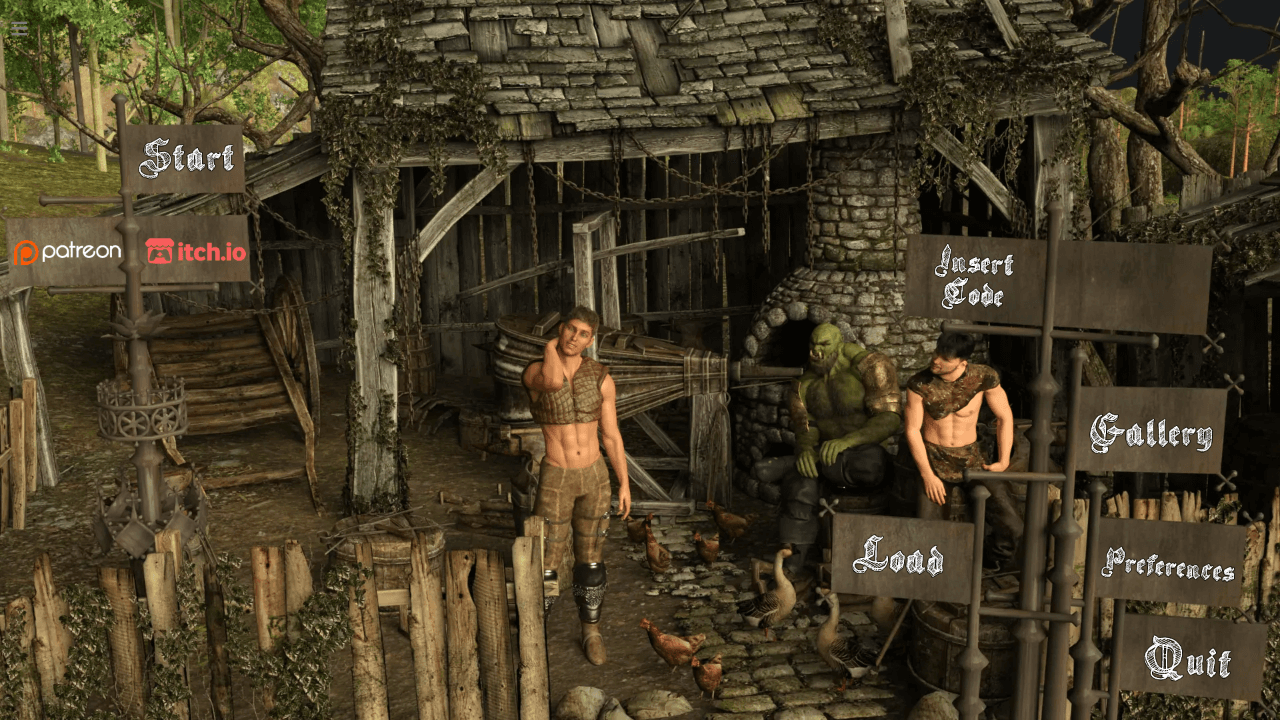The image size is (1280, 720).
Task: Load a saved game
Action: [x=900, y=558]
